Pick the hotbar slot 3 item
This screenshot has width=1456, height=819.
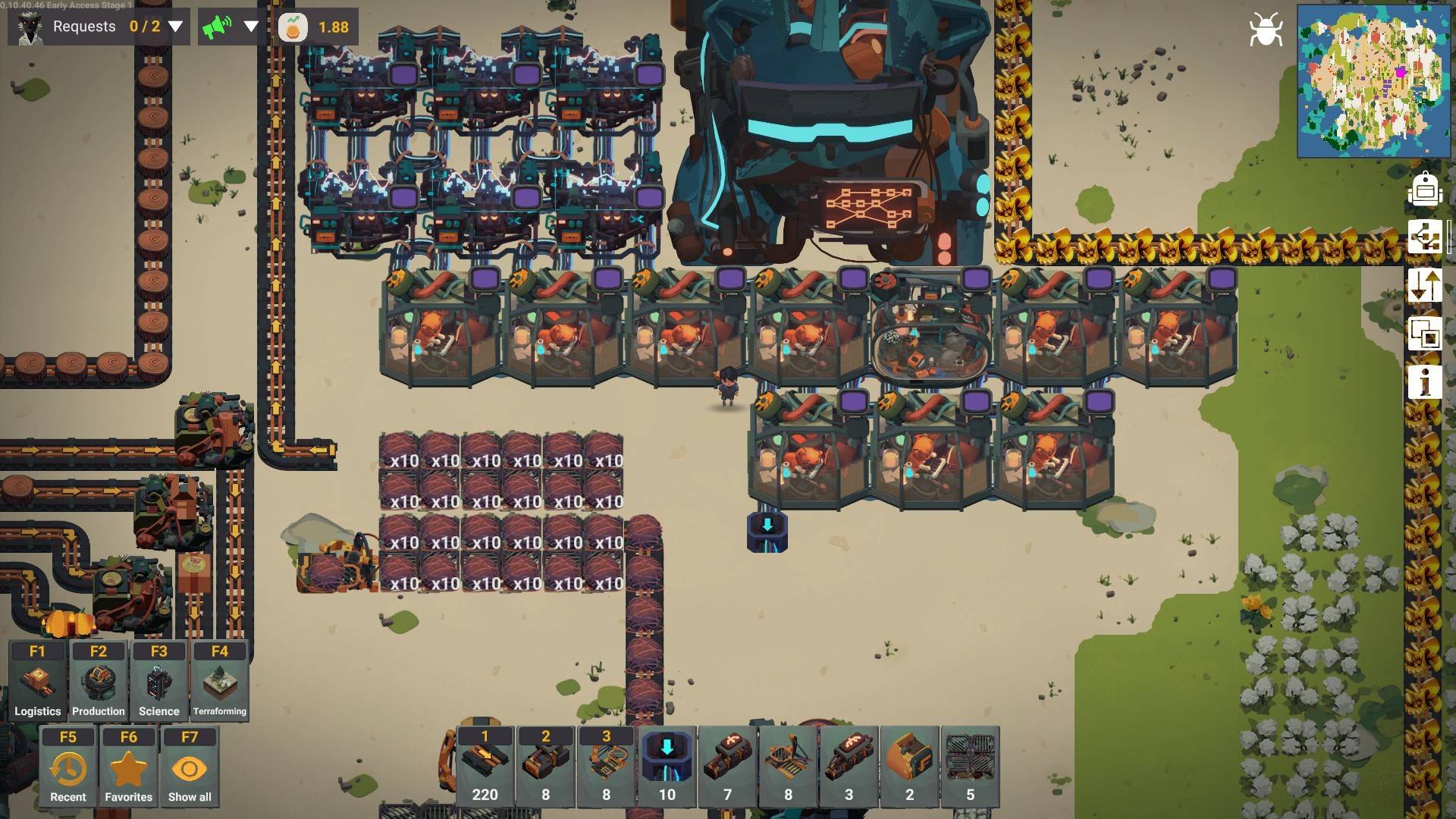[x=606, y=766]
